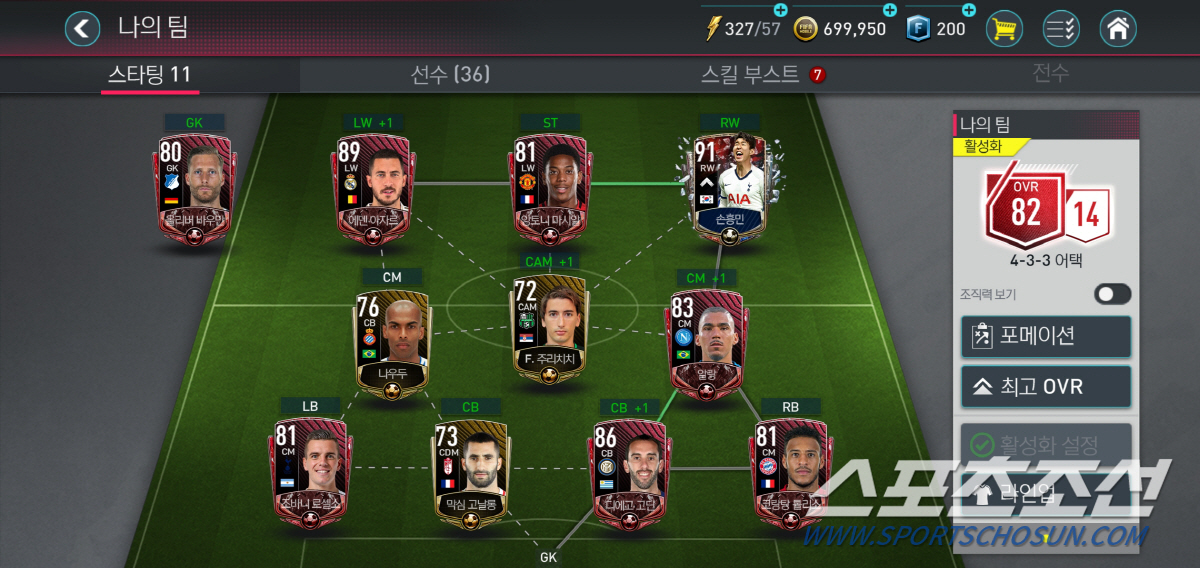Open the 스킬 부스트 tab
This screenshot has width=1200, height=568.
click(750, 74)
